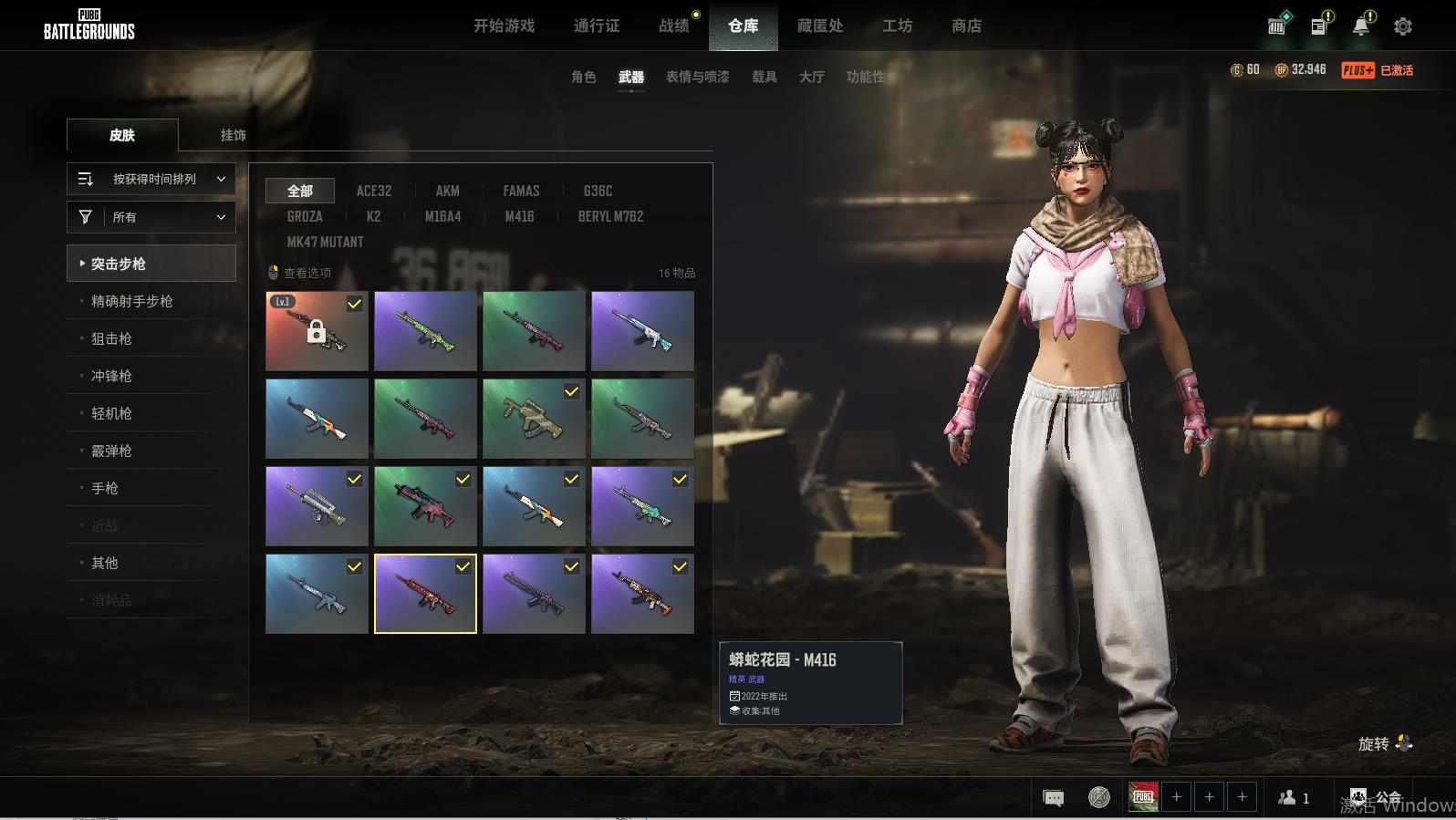Choose the 狙击枪 weapon category
This screenshot has height=820, width=1456.
[x=111, y=338]
